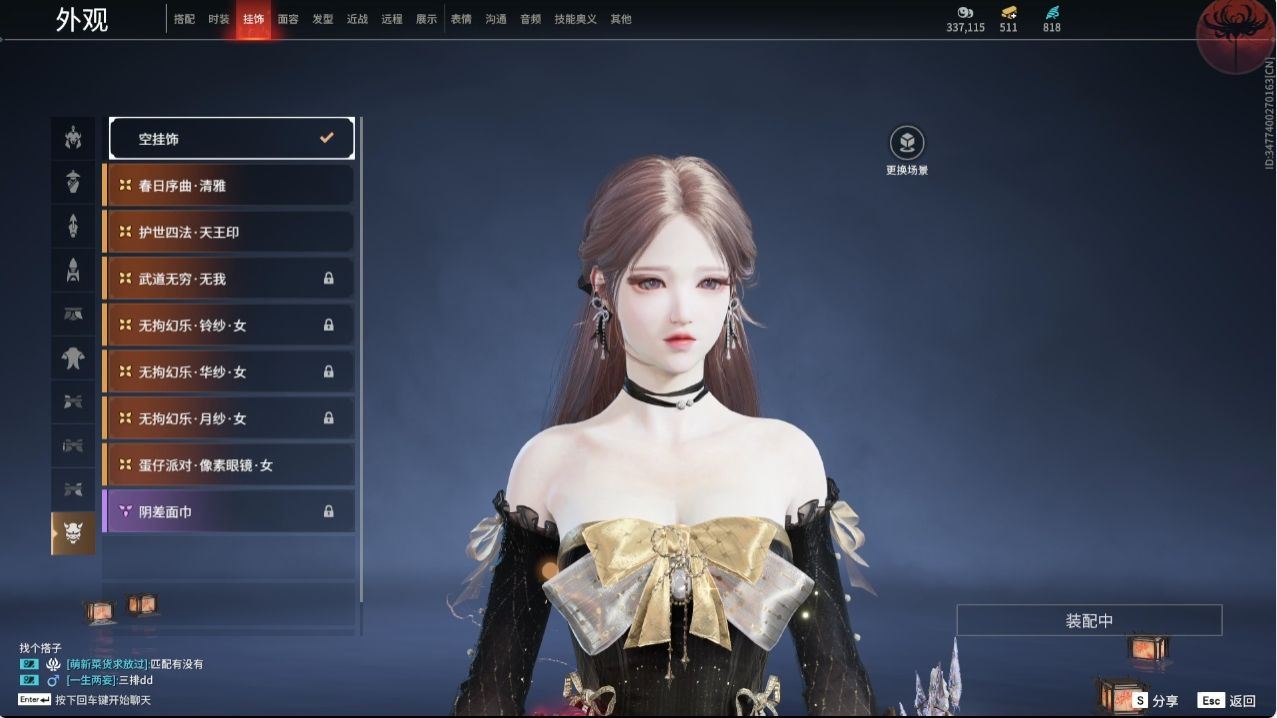Select the 春日序曲·清雅 accessory

tap(229, 185)
